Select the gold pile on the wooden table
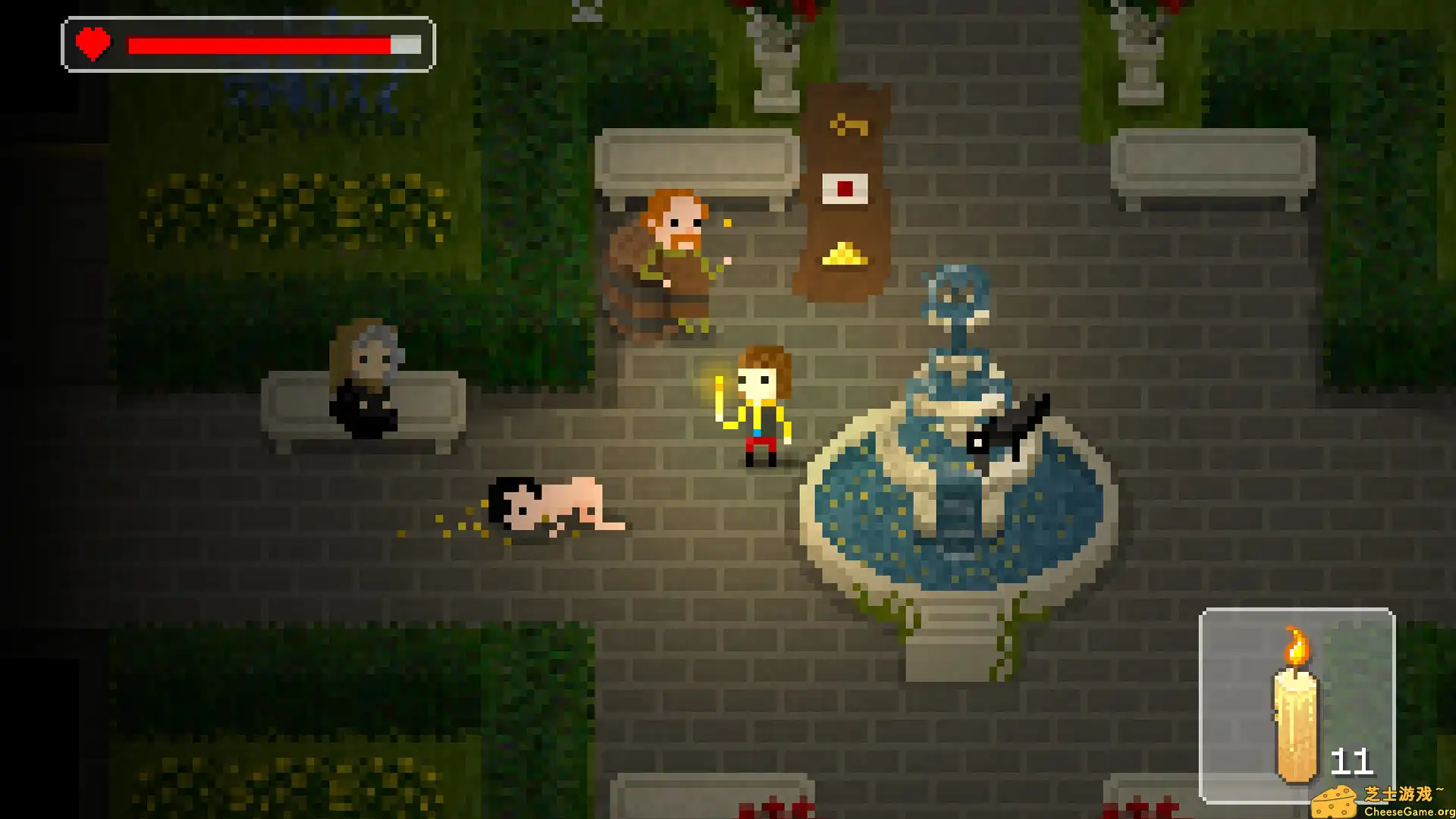The width and height of the screenshot is (1456, 819). coord(844,253)
